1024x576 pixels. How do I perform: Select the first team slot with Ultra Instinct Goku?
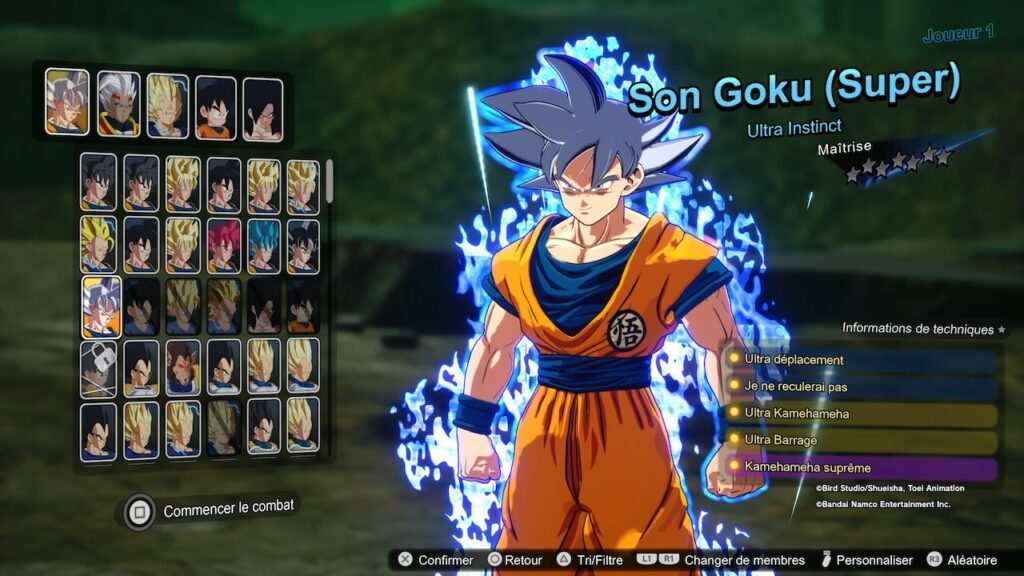(x=66, y=103)
